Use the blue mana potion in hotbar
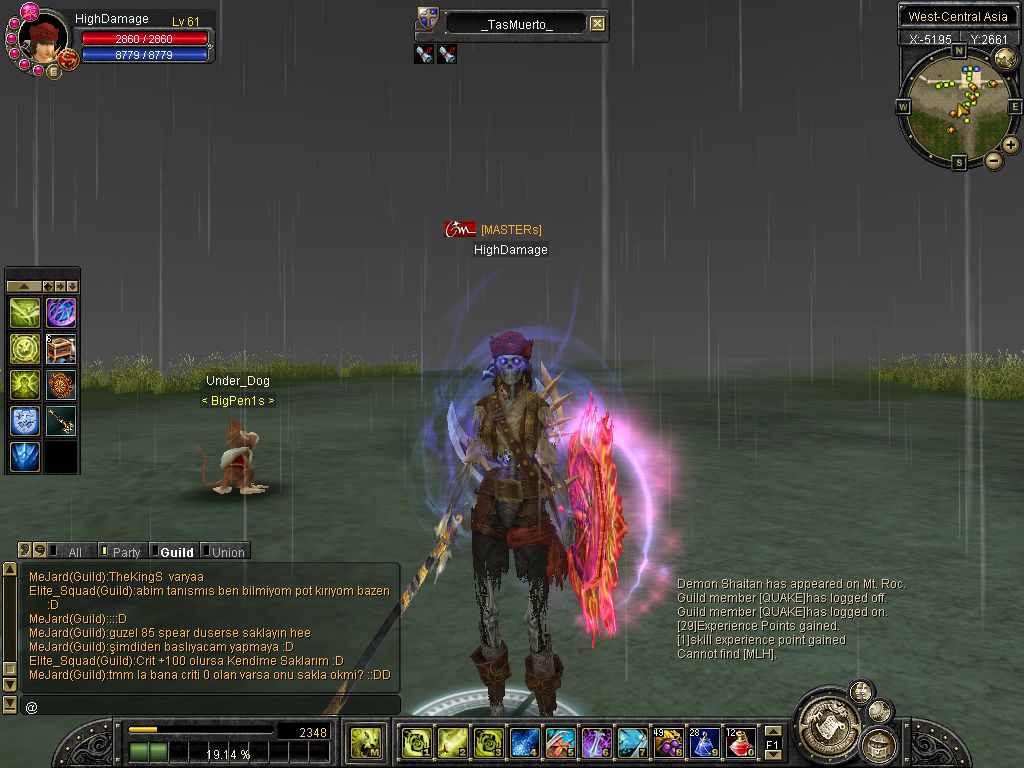The height and width of the screenshot is (768, 1024). (704, 743)
